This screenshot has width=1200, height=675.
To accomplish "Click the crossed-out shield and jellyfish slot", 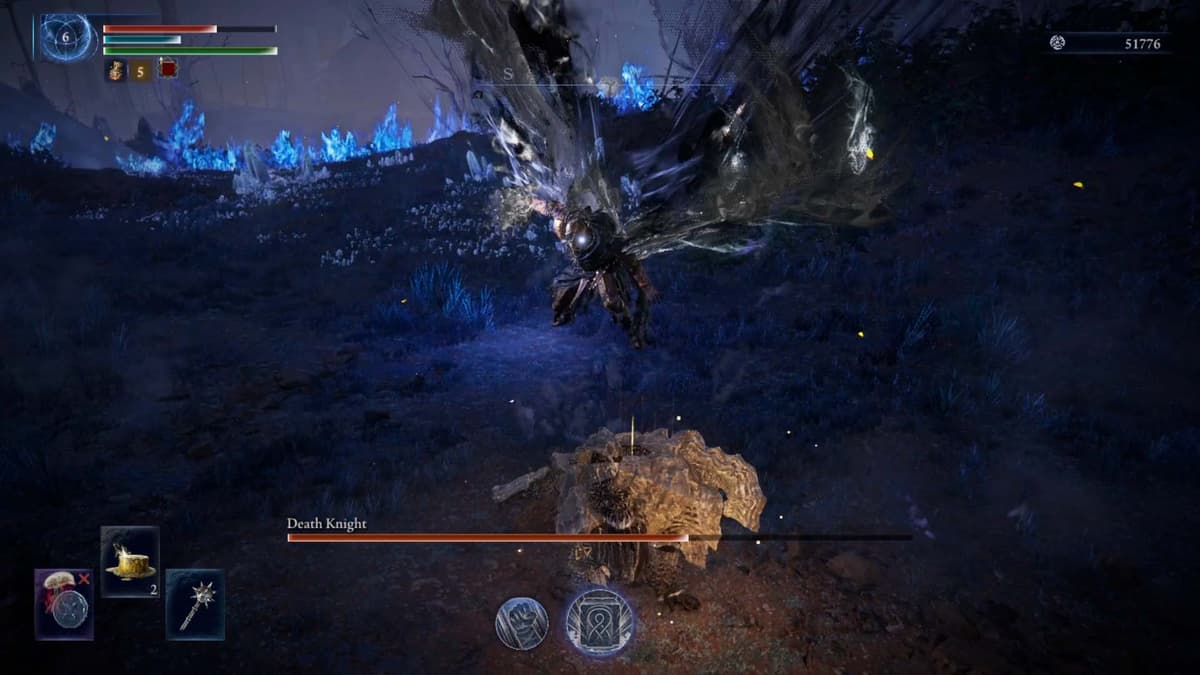I will 64,604.
